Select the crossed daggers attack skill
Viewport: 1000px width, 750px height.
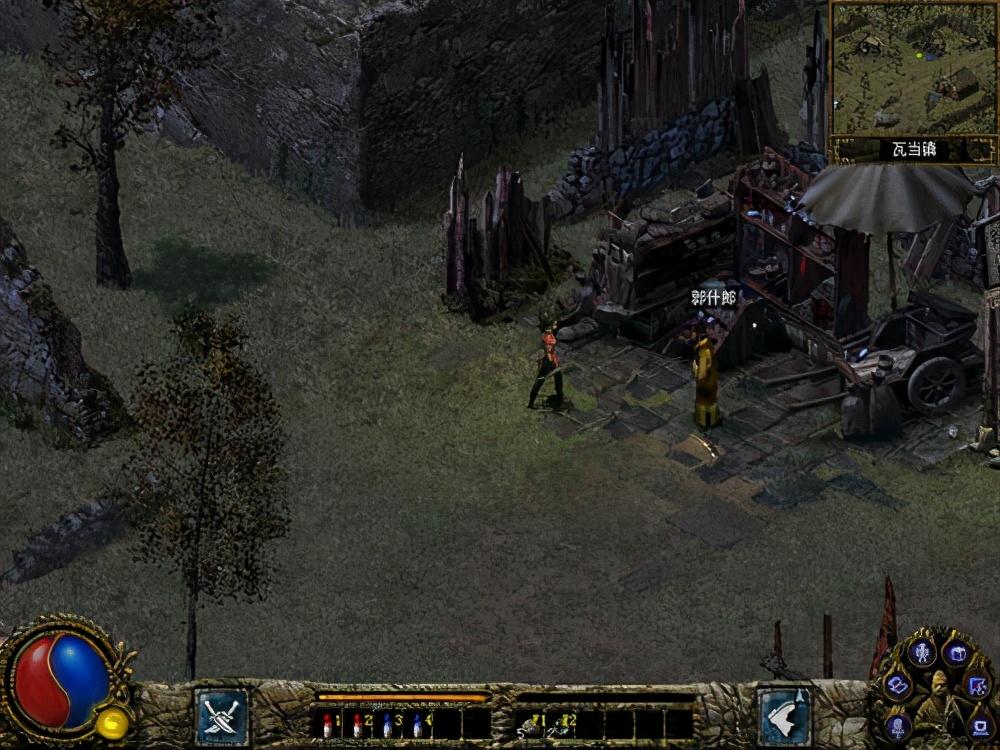coord(222,716)
